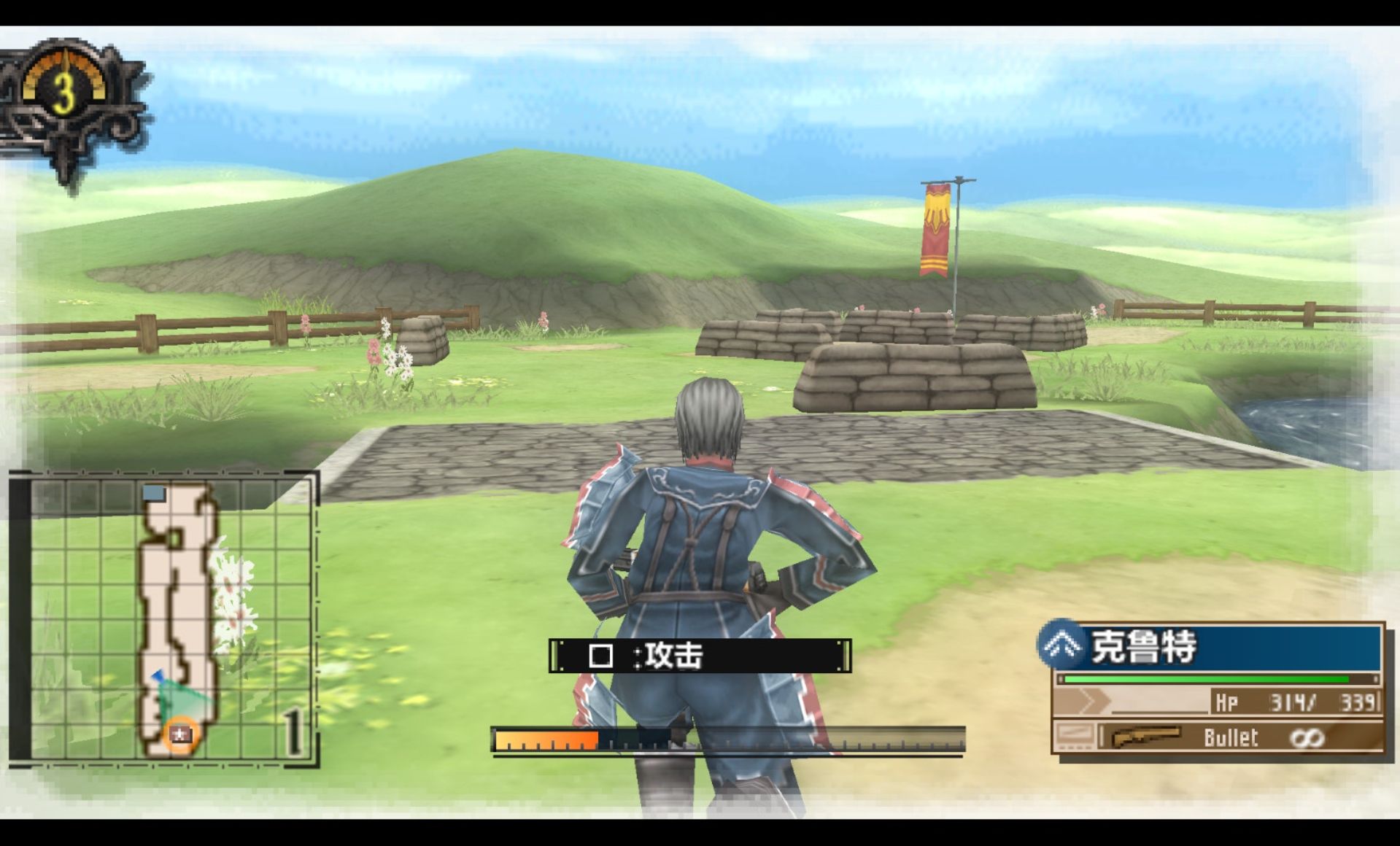Select the rifle weapon icon
The height and width of the screenshot is (846, 1400).
tap(1145, 737)
